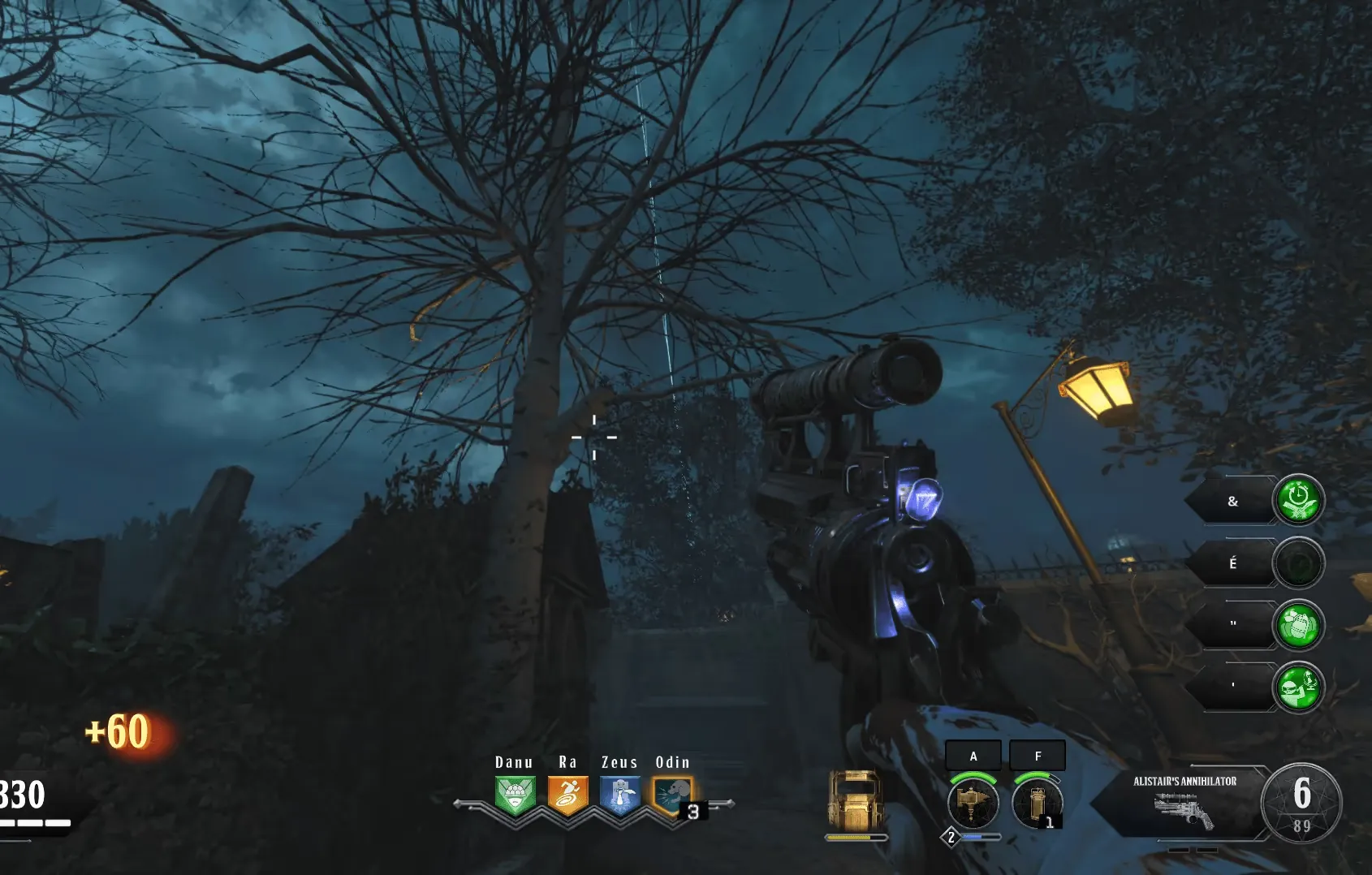Activate the stopwatch elixir icon
The width and height of the screenshot is (1372, 875).
[1298, 500]
